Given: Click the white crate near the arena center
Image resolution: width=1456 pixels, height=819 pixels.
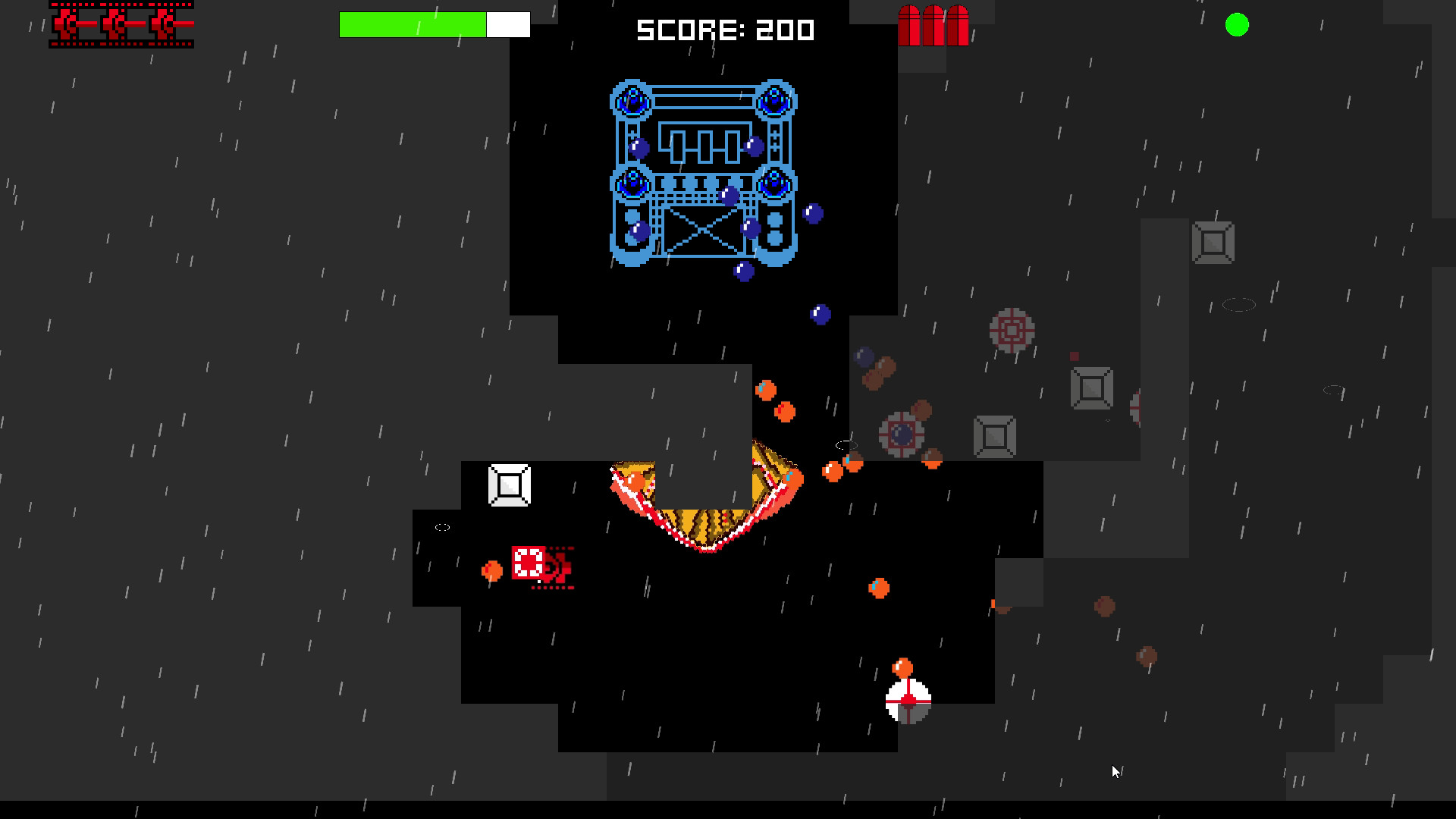Looking at the screenshot, I should tap(508, 485).
